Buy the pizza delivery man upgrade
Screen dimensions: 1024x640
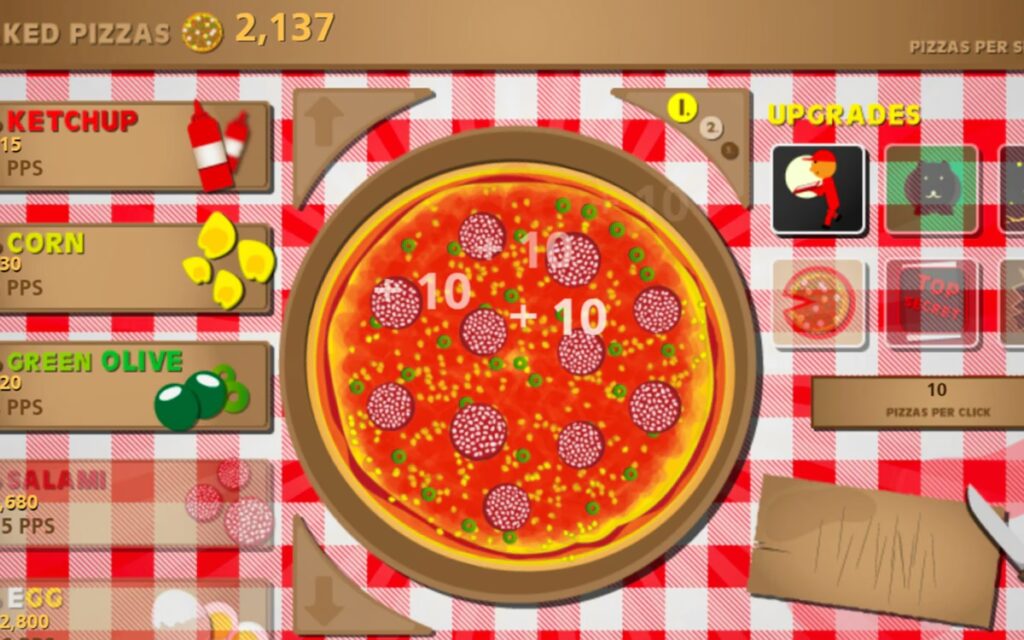coord(818,190)
